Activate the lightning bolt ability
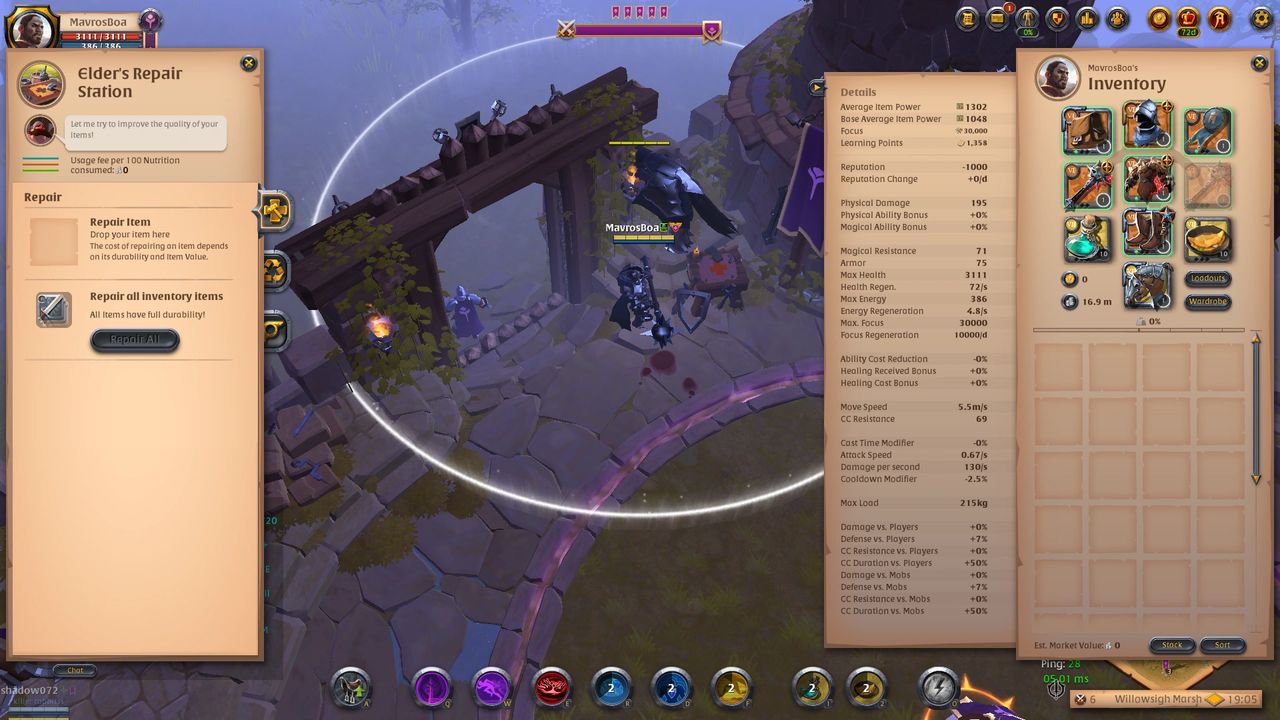 pos(939,688)
